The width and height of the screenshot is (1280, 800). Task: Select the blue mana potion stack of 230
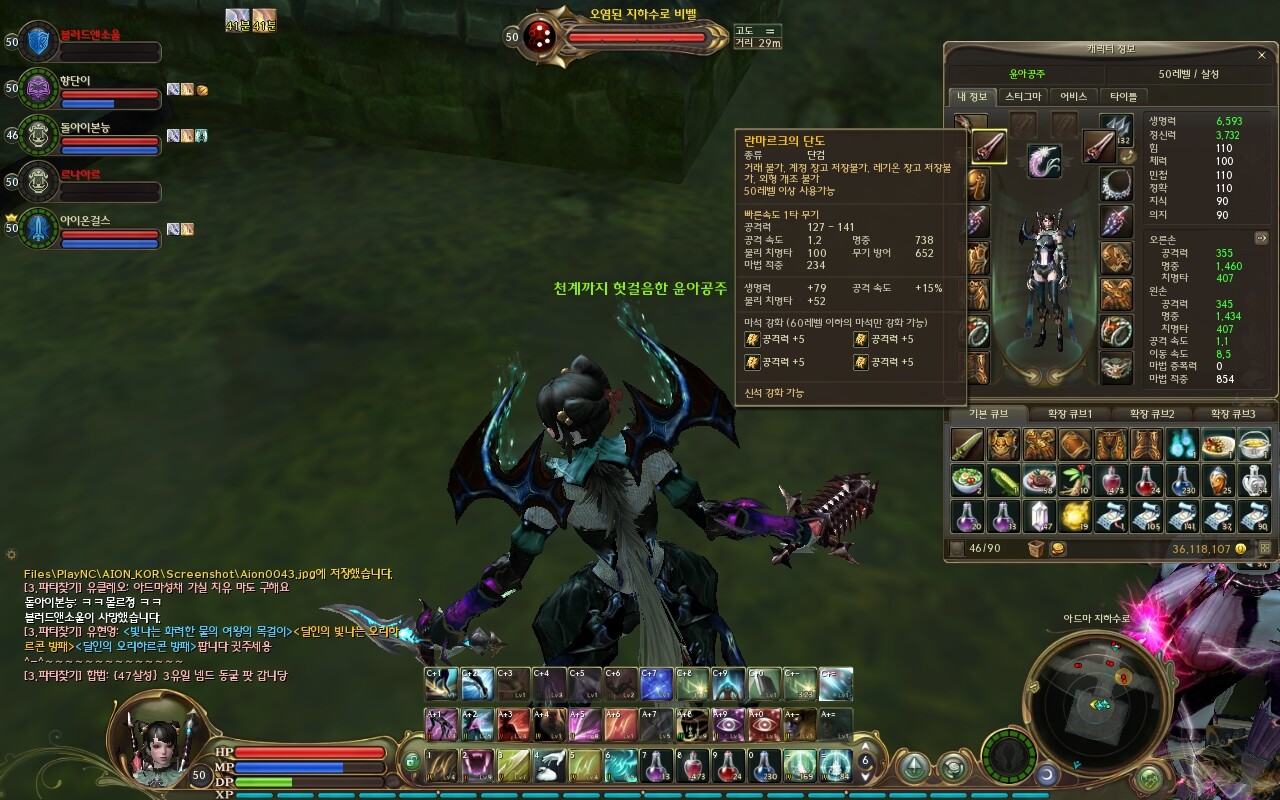tap(1183, 480)
